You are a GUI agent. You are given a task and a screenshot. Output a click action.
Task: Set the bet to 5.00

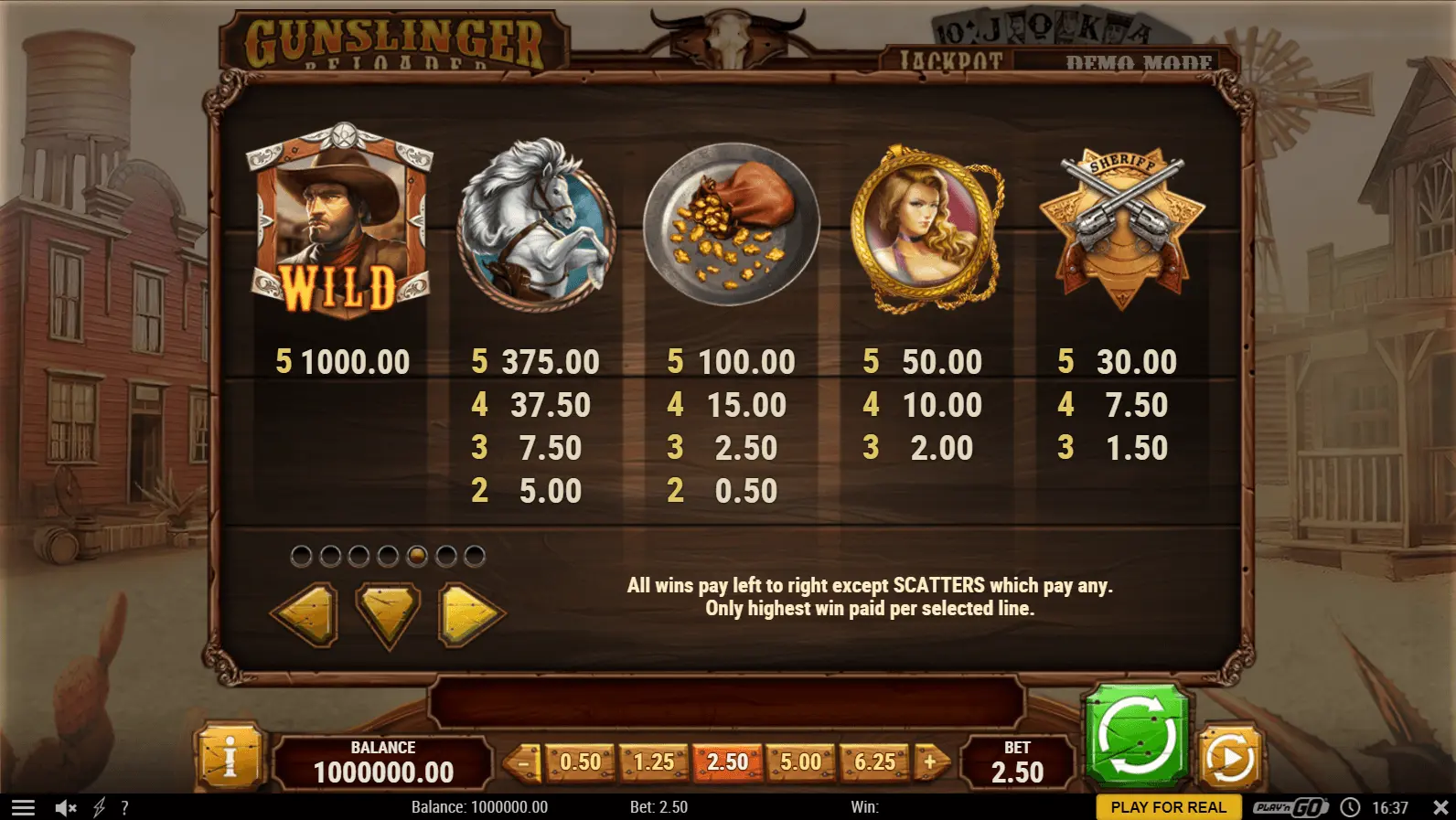point(800,761)
